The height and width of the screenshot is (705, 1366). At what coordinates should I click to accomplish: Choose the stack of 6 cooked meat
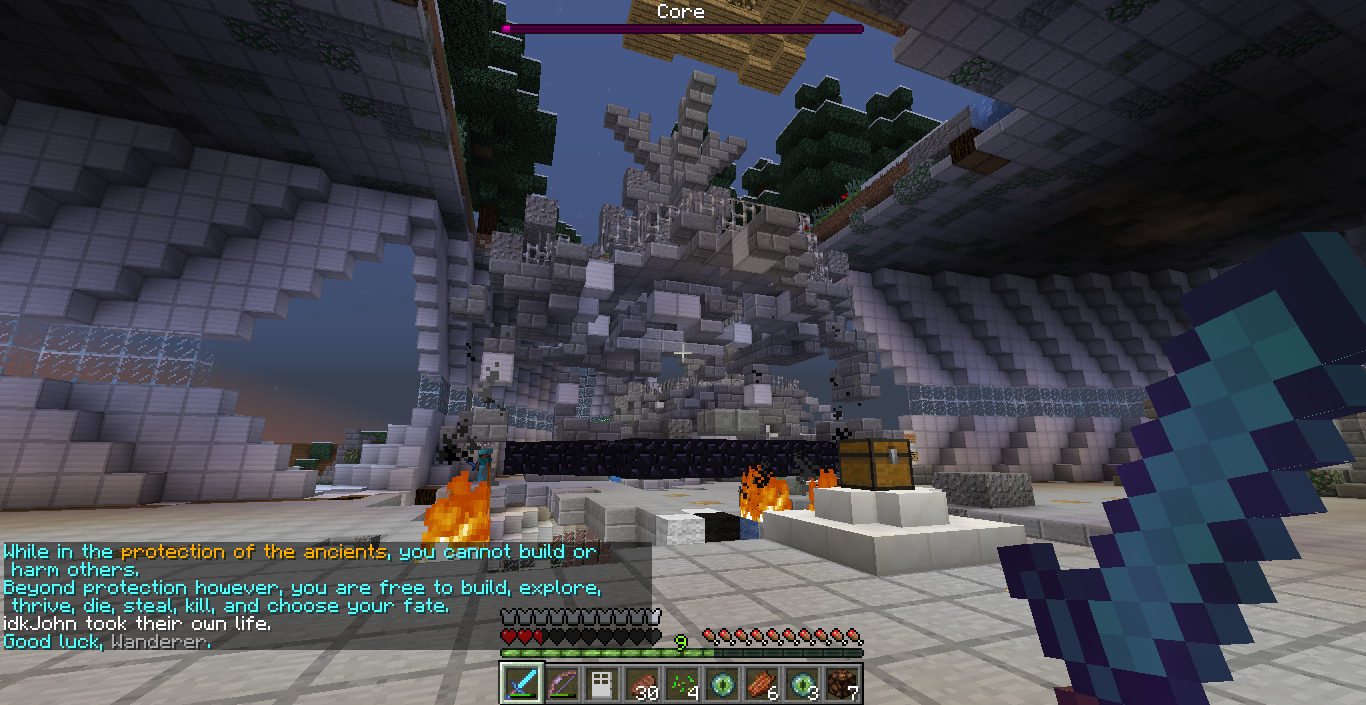point(761,684)
